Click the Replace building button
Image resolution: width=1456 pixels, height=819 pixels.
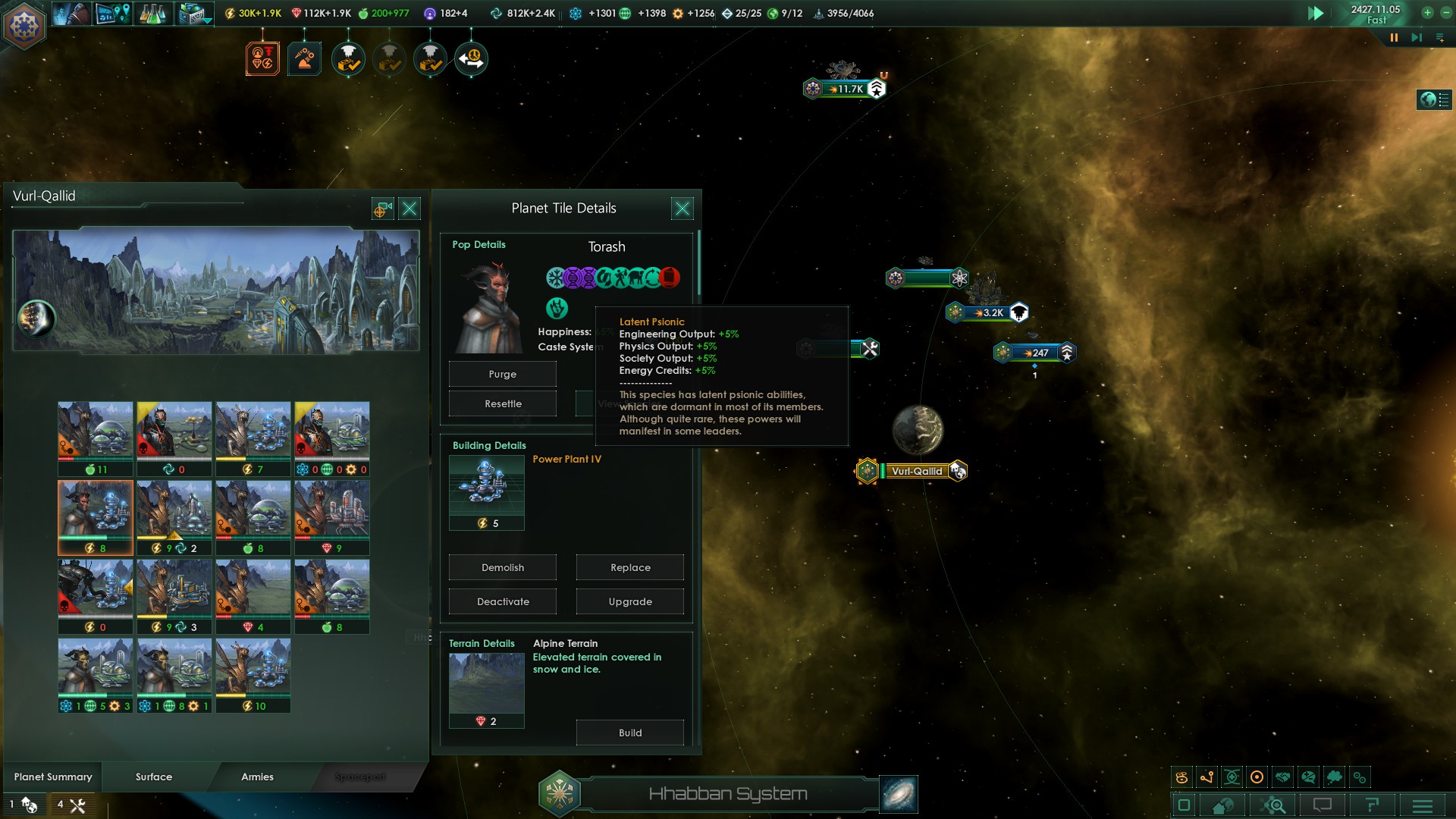[x=629, y=567]
